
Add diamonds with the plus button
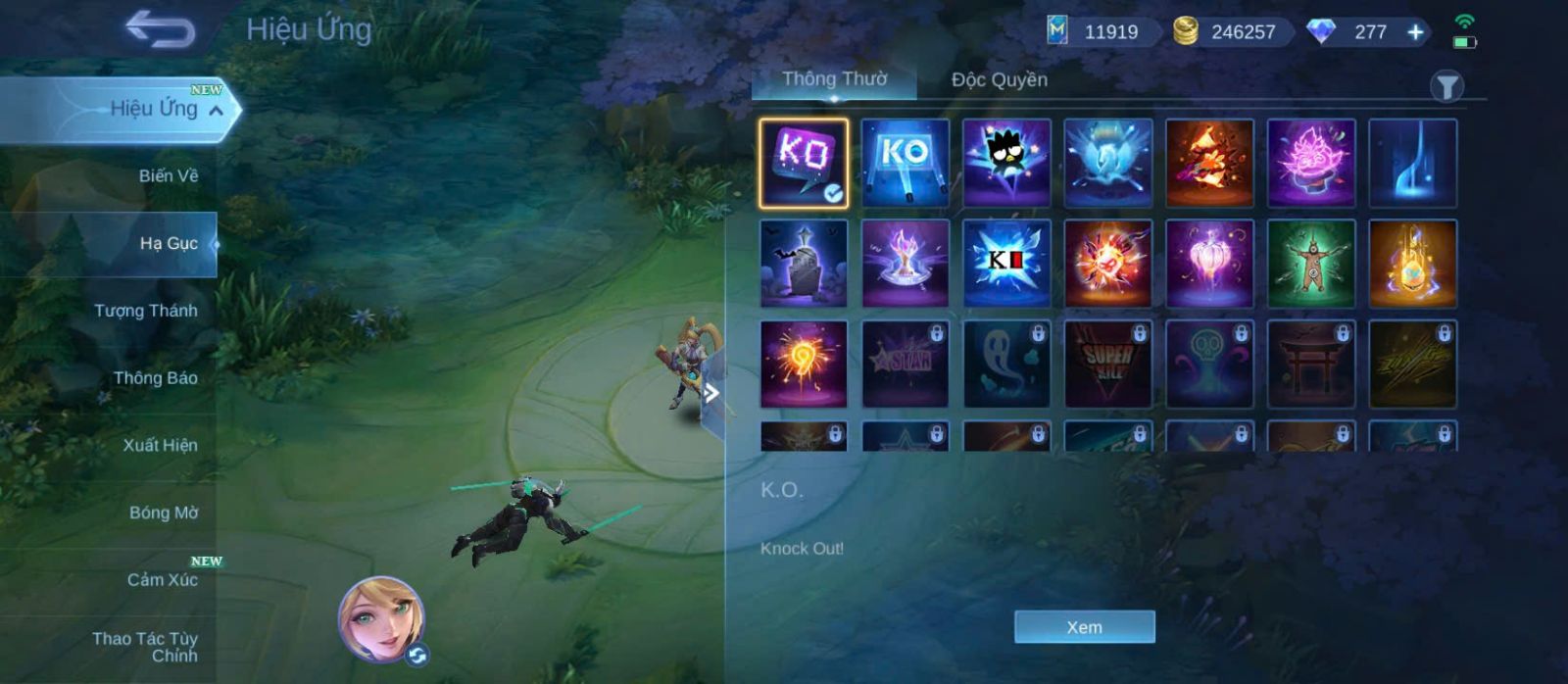[x=1415, y=32]
